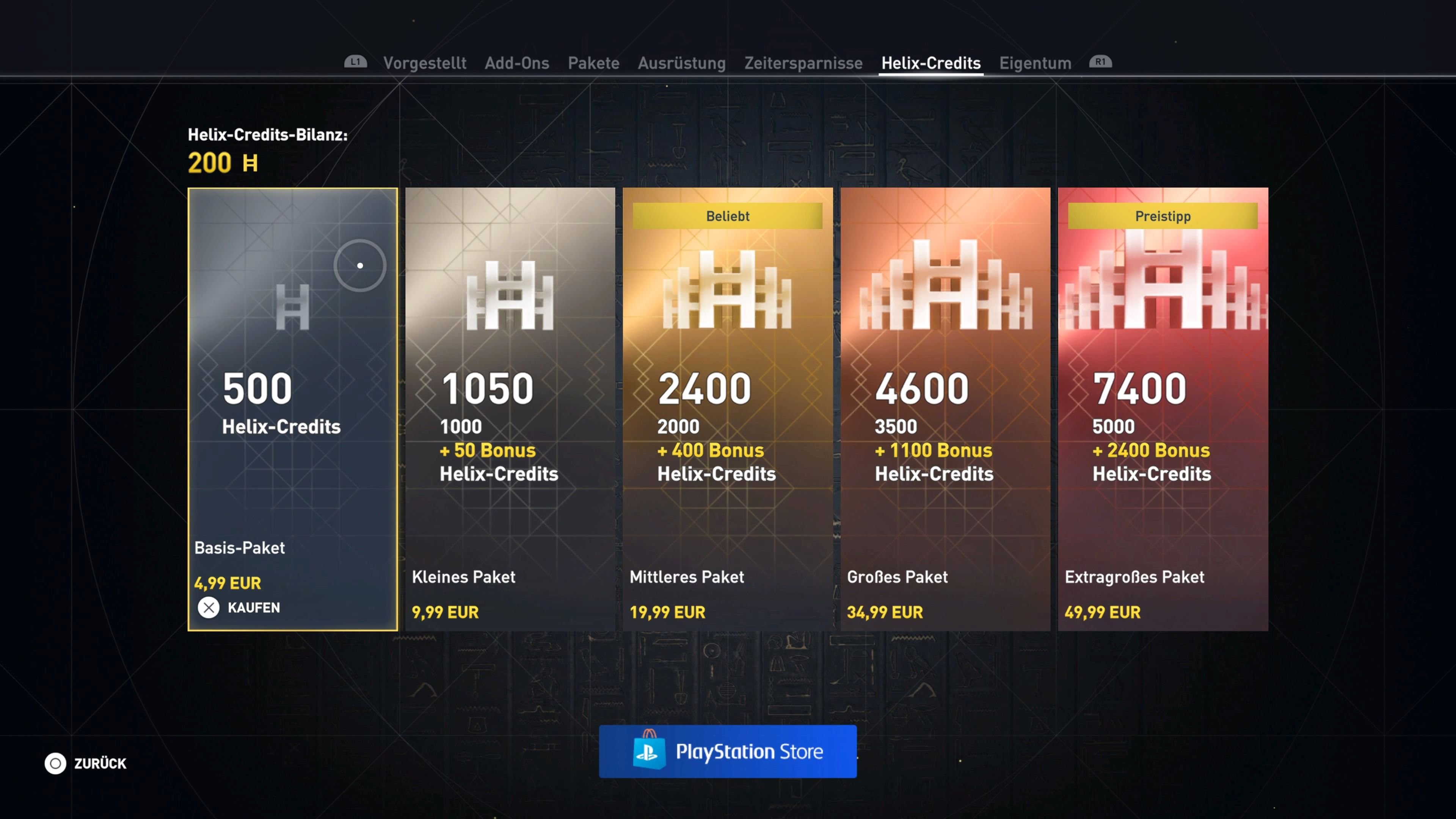Go back with the Zurück button
Screen dimensions: 1456x819
[x=86, y=763]
